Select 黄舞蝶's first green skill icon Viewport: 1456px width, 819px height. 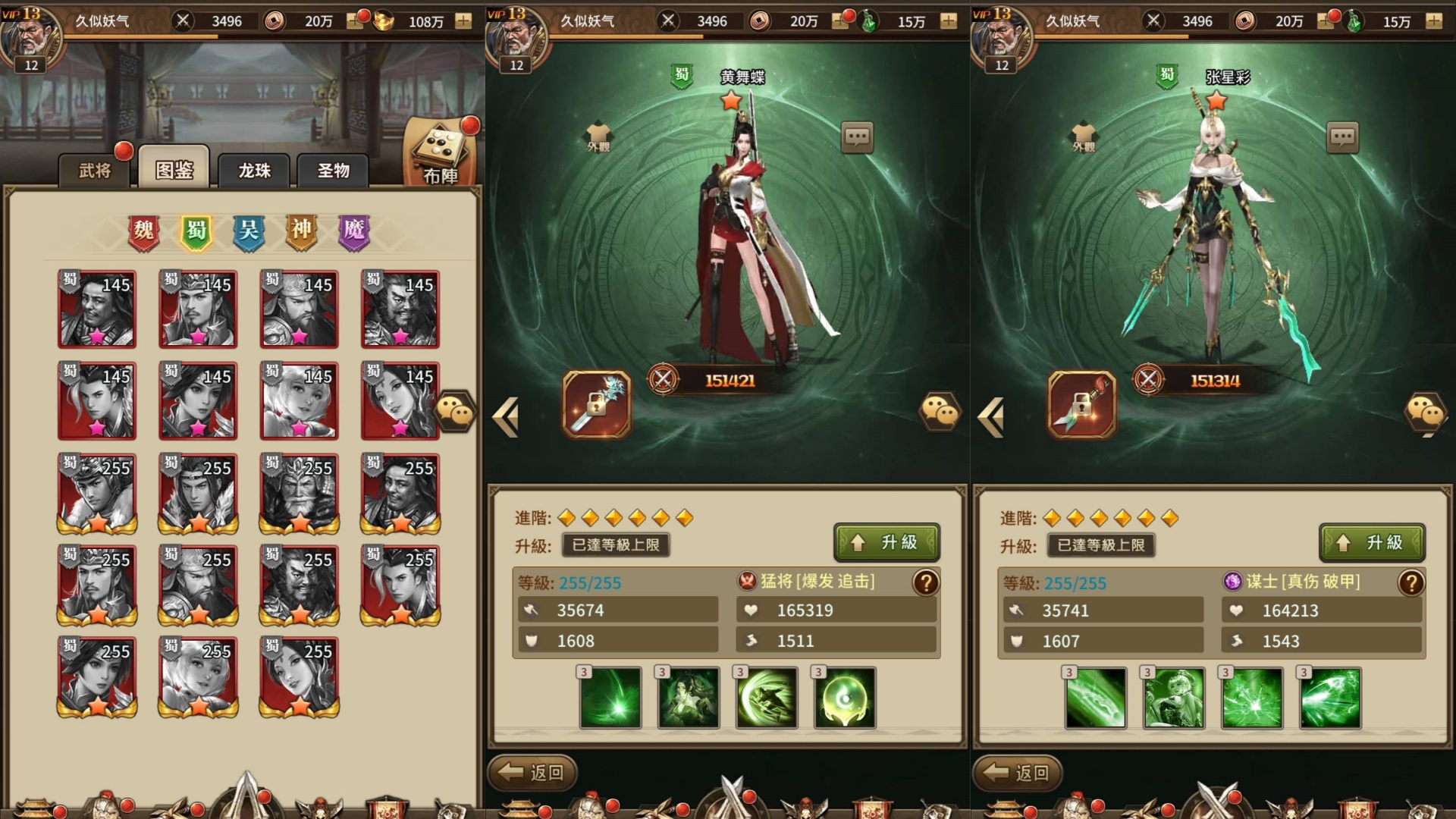610,698
